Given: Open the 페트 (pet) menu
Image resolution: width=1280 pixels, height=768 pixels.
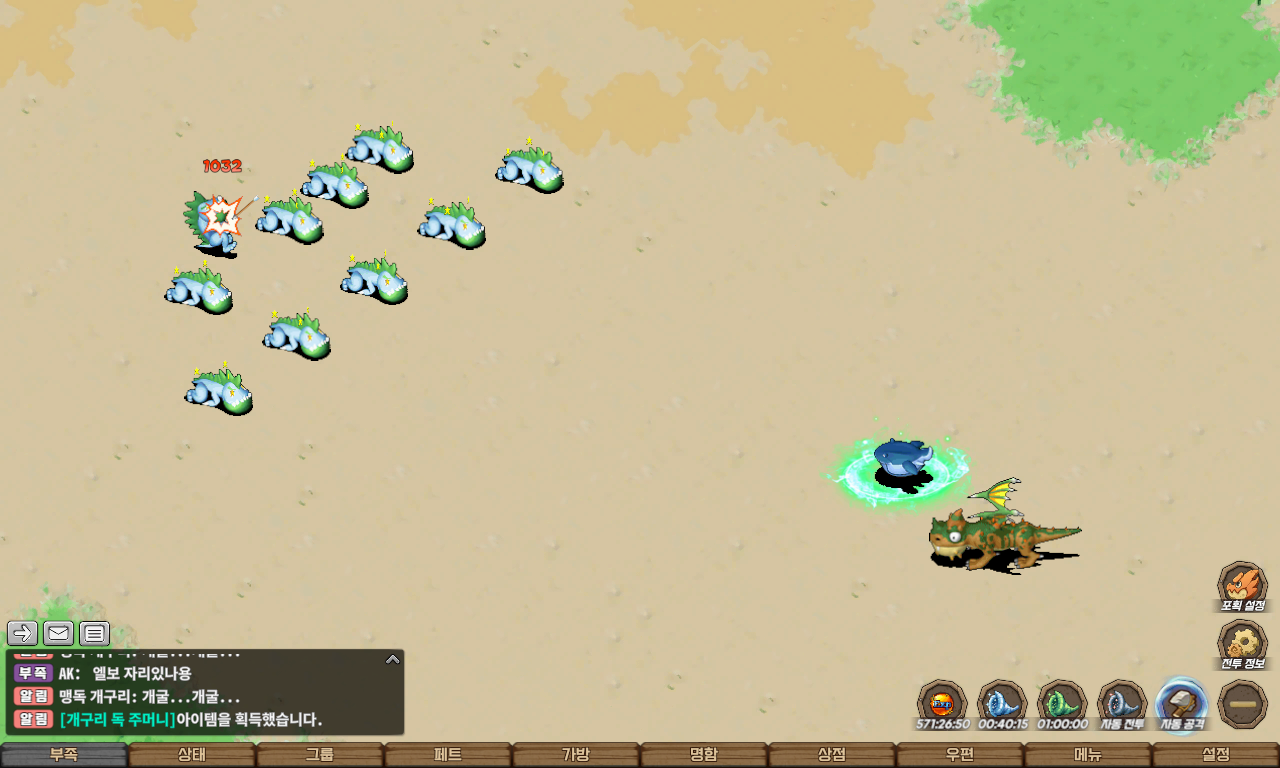Looking at the screenshot, I should click(x=448, y=755).
